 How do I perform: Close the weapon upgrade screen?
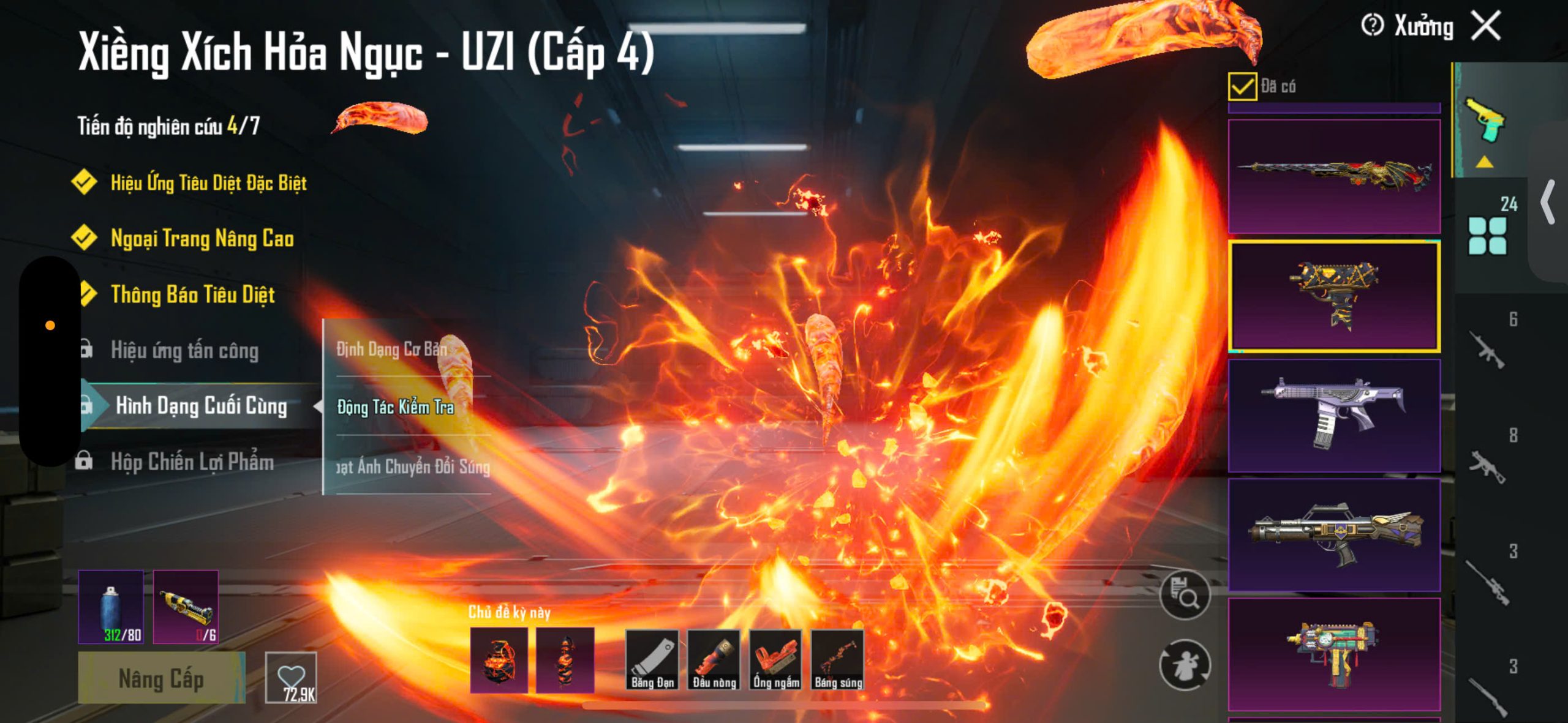[x=1486, y=26]
